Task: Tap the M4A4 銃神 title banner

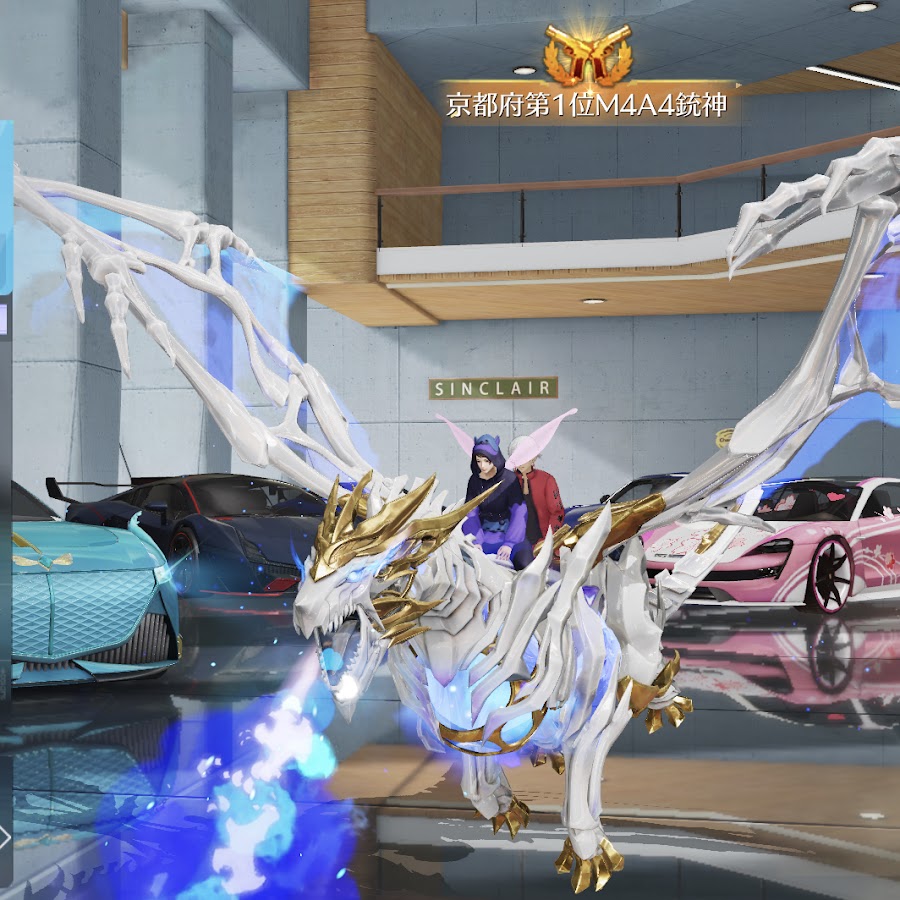Action: click(587, 105)
